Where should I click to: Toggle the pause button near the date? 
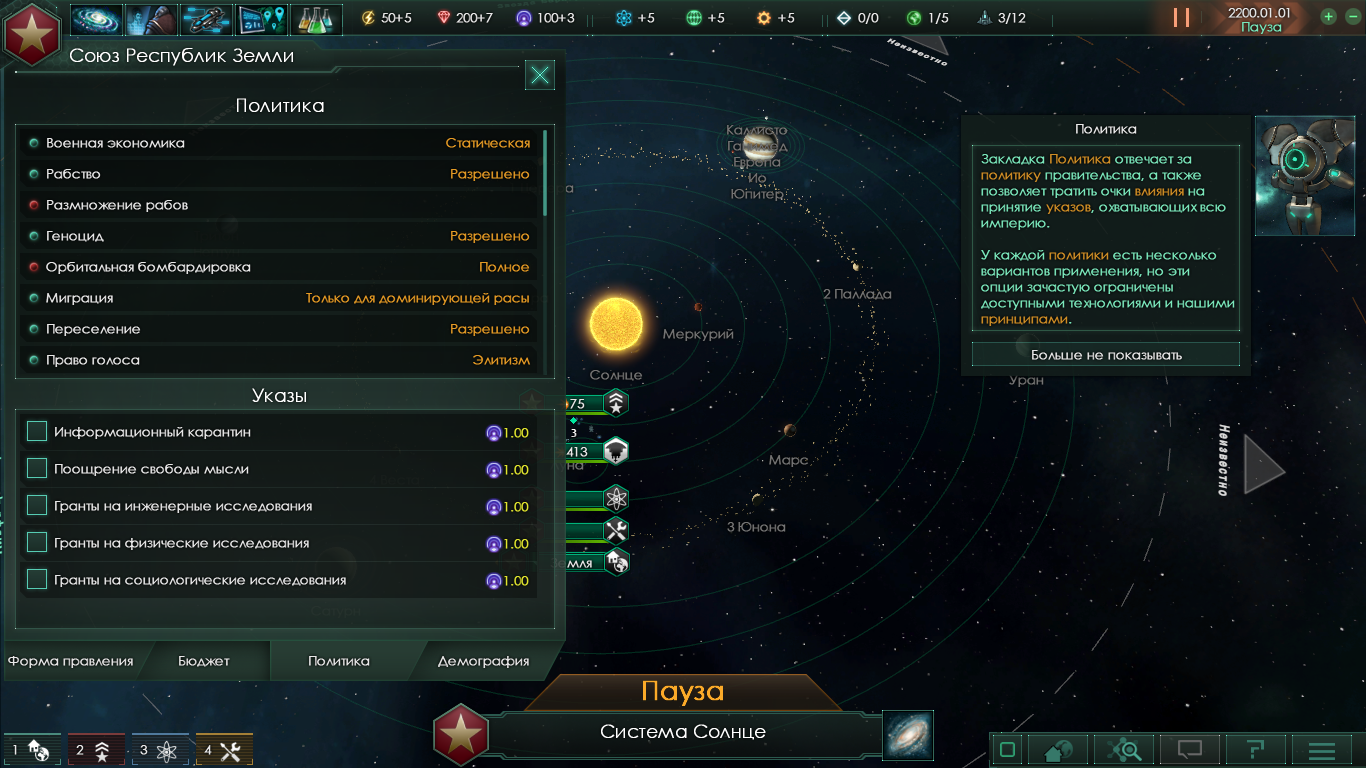pos(1181,17)
